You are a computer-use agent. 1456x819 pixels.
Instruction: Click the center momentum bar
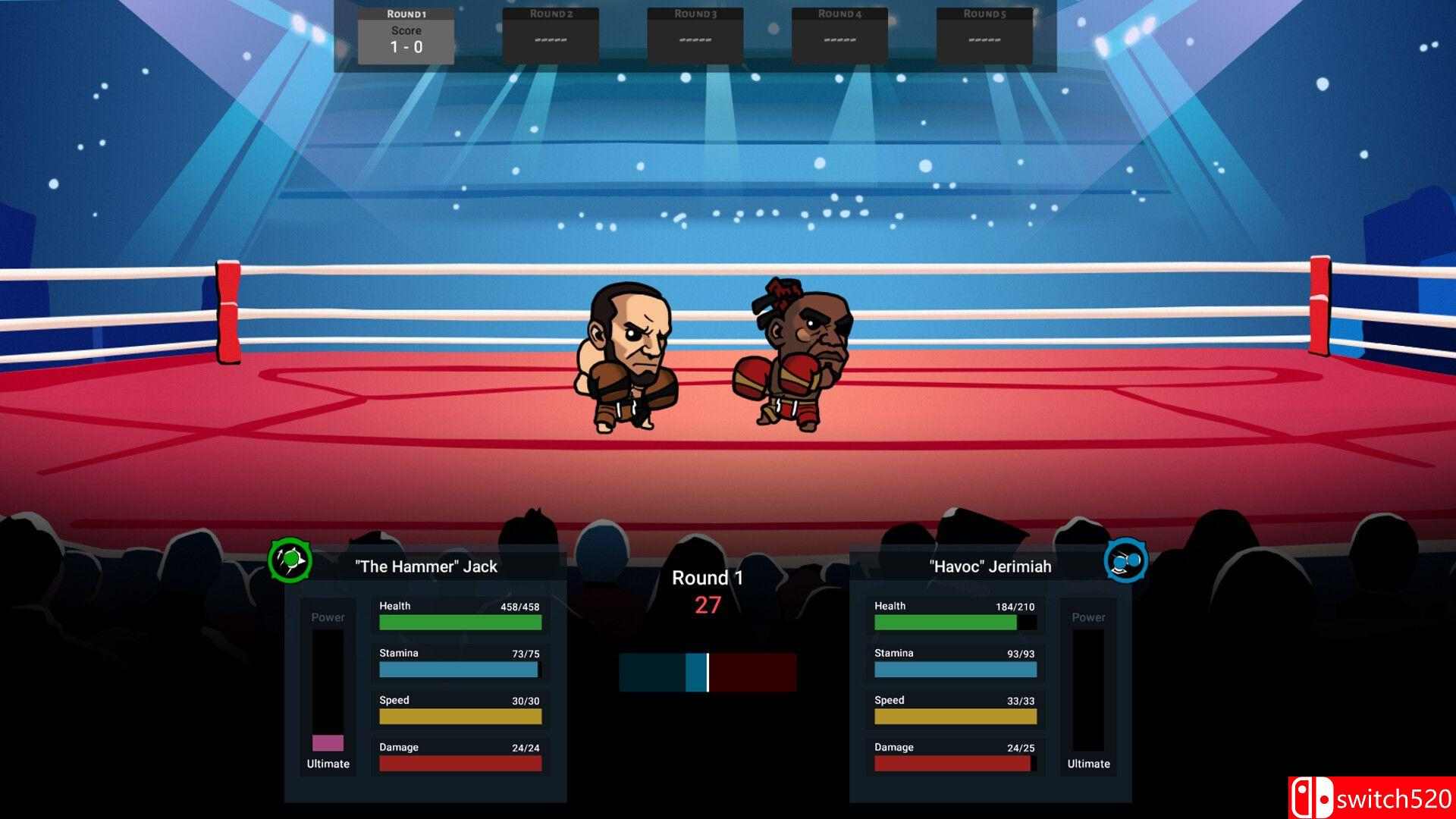[x=707, y=670]
